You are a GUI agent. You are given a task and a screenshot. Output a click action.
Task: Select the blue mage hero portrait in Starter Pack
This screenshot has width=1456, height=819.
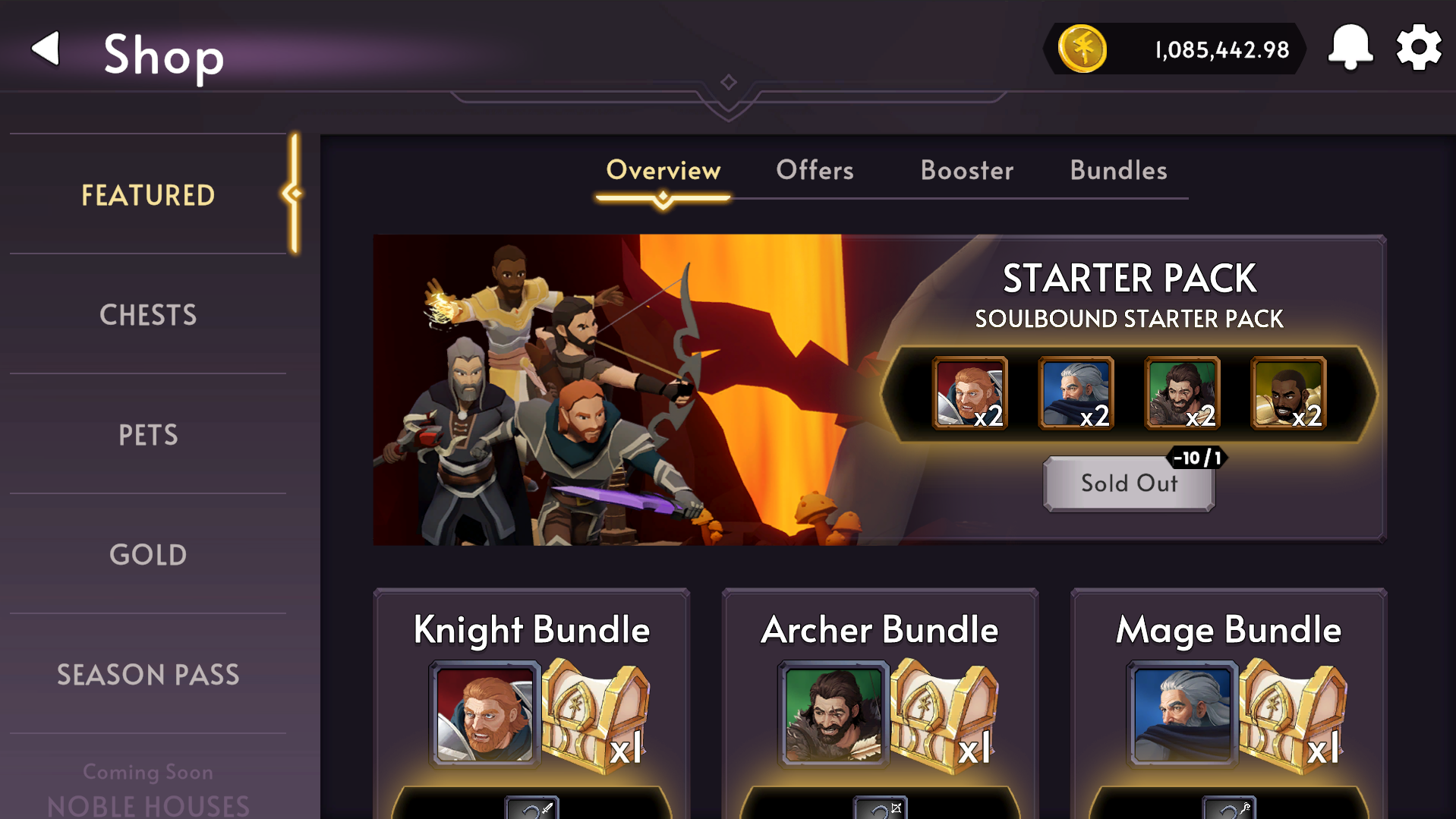(1076, 393)
